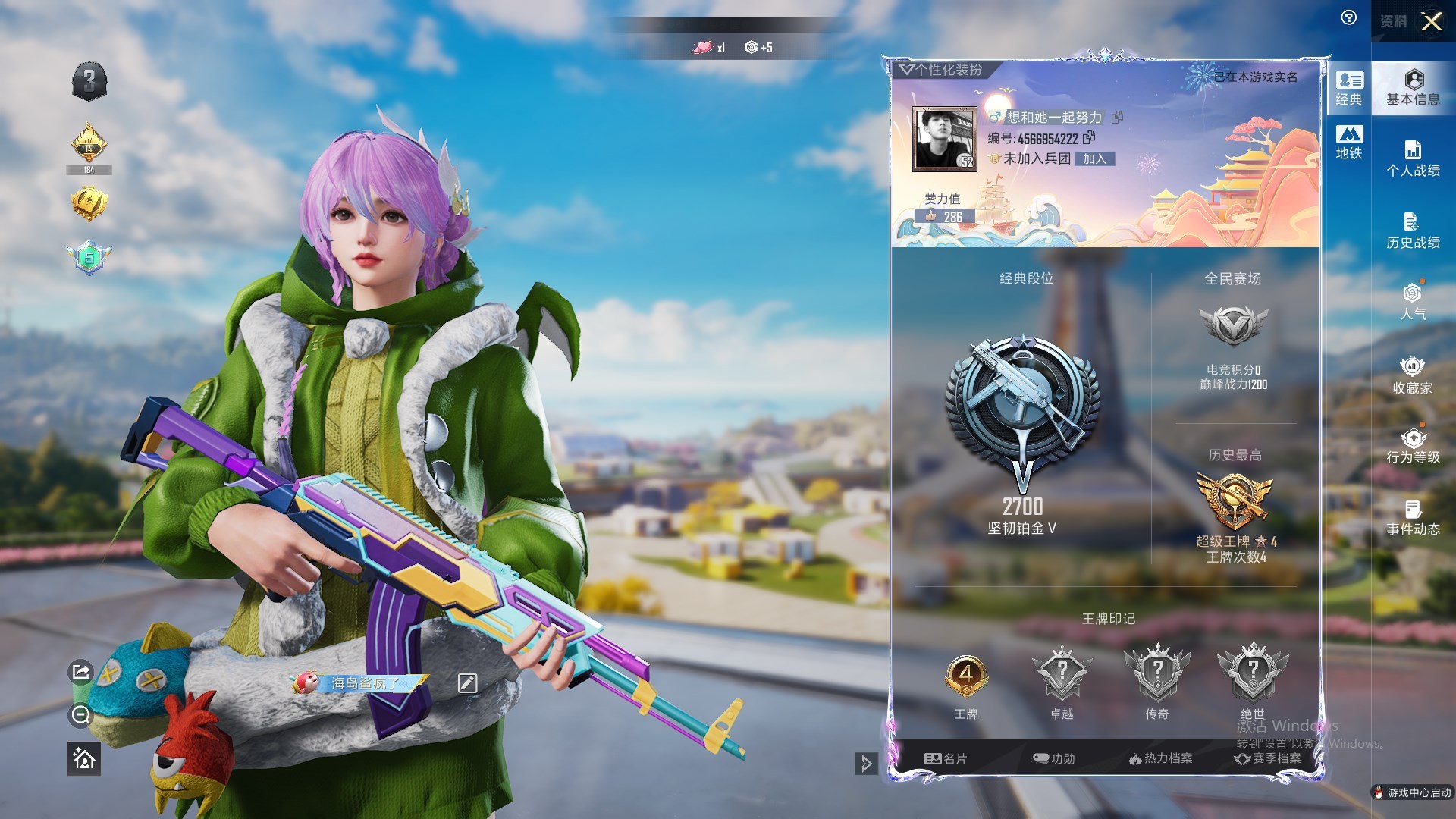Open the 收藏家 collector page

click(1413, 376)
